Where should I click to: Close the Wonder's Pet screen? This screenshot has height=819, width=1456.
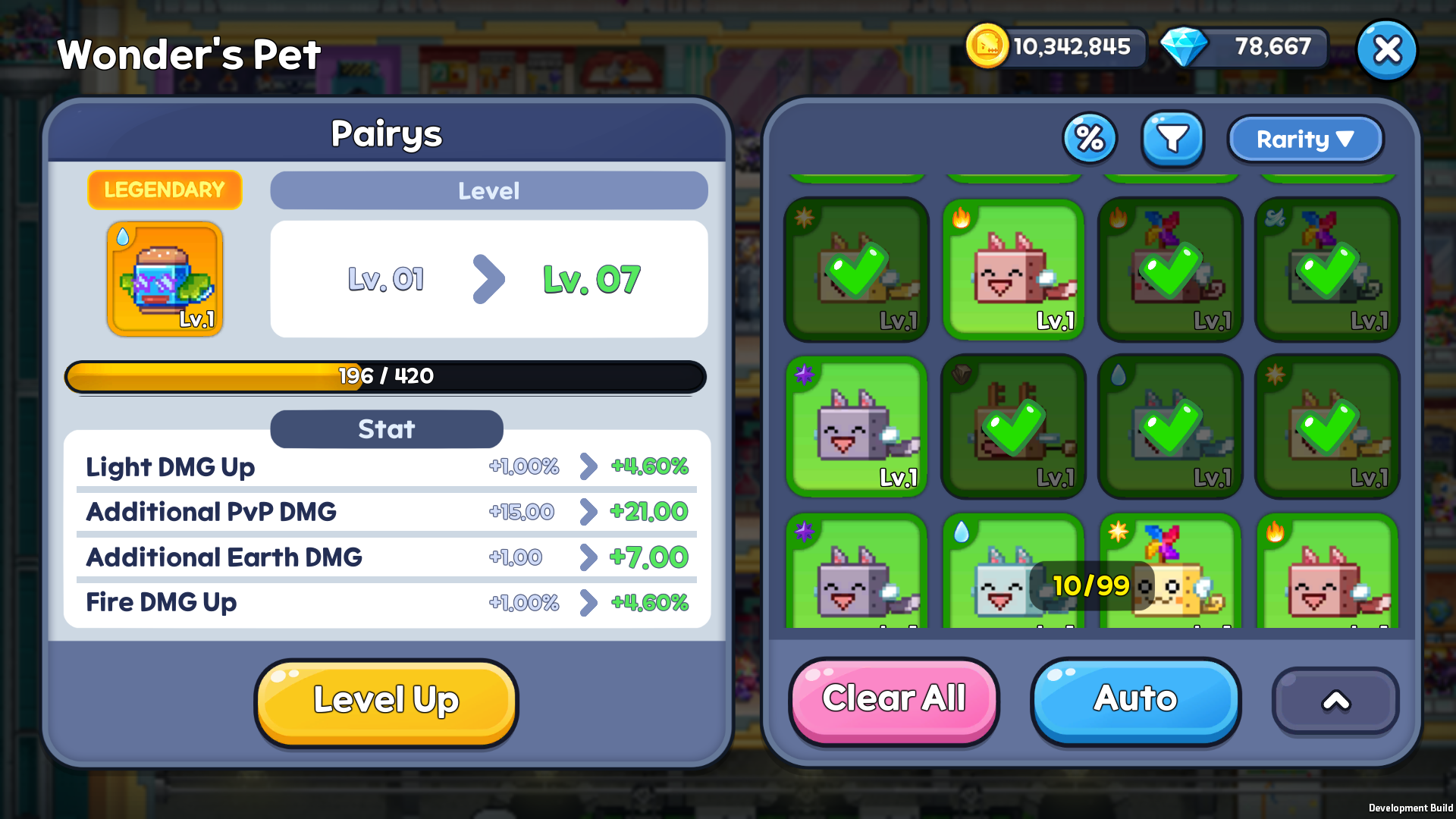tap(1386, 50)
